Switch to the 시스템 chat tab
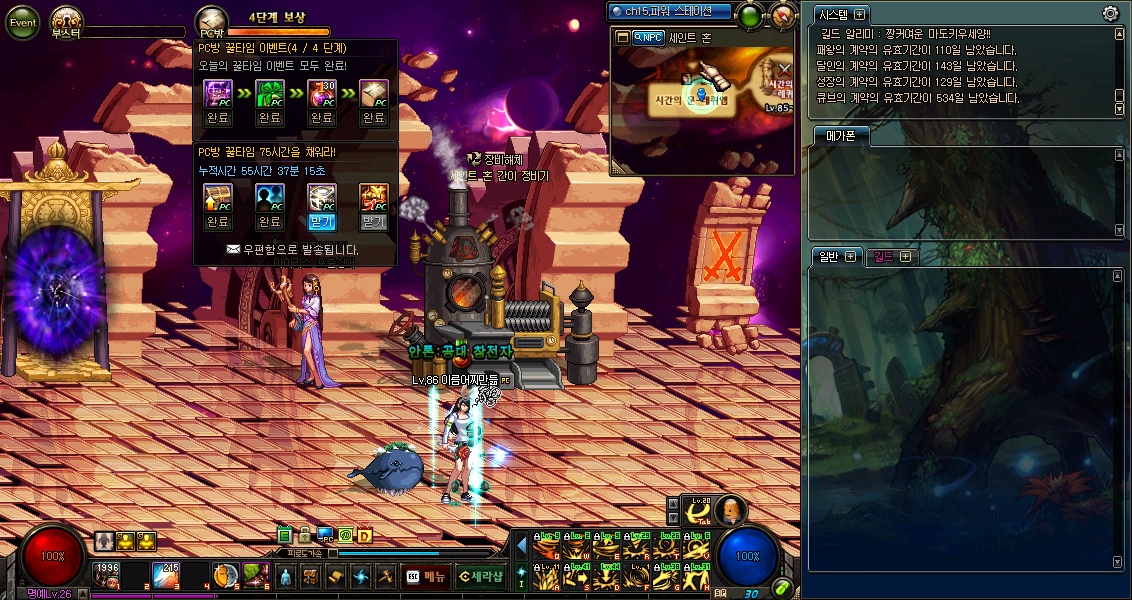 tap(833, 14)
